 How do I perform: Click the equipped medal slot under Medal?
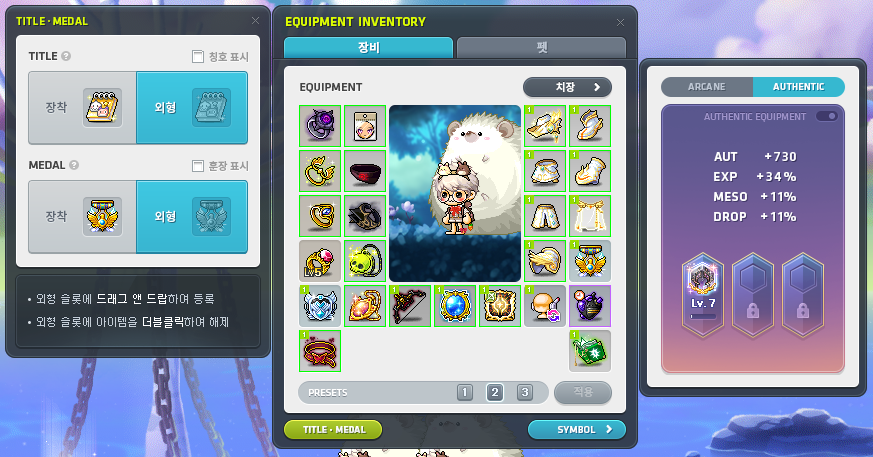pyautogui.click(x=102, y=216)
